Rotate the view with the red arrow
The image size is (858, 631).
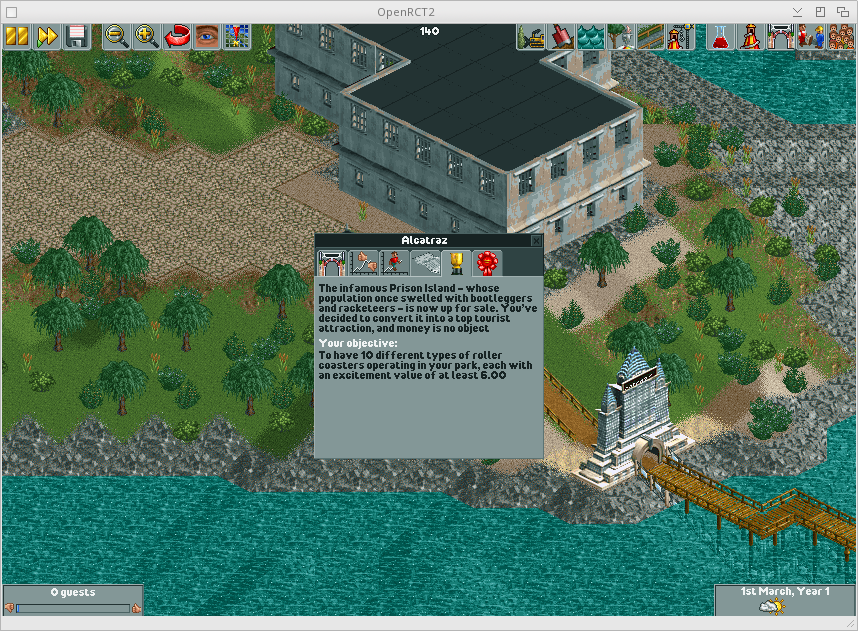177,37
